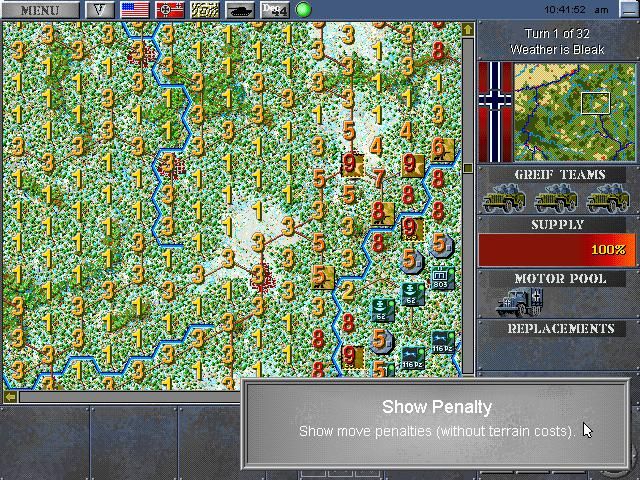Screen dimensions: 640x480
Task: Click the map's scroll-up arrow
Action: (467, 30)
